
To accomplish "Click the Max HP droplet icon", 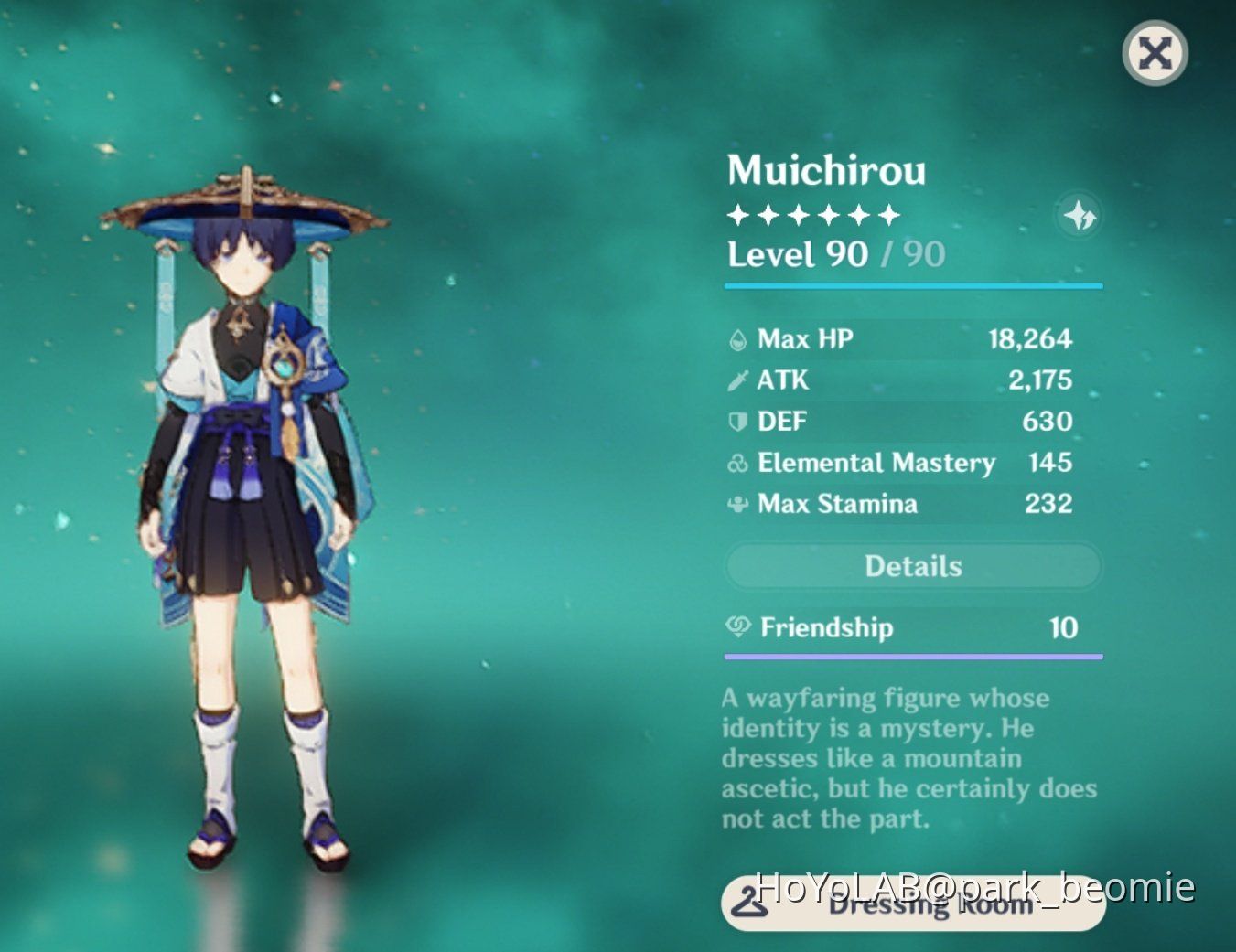I will [x=736, y=338].
